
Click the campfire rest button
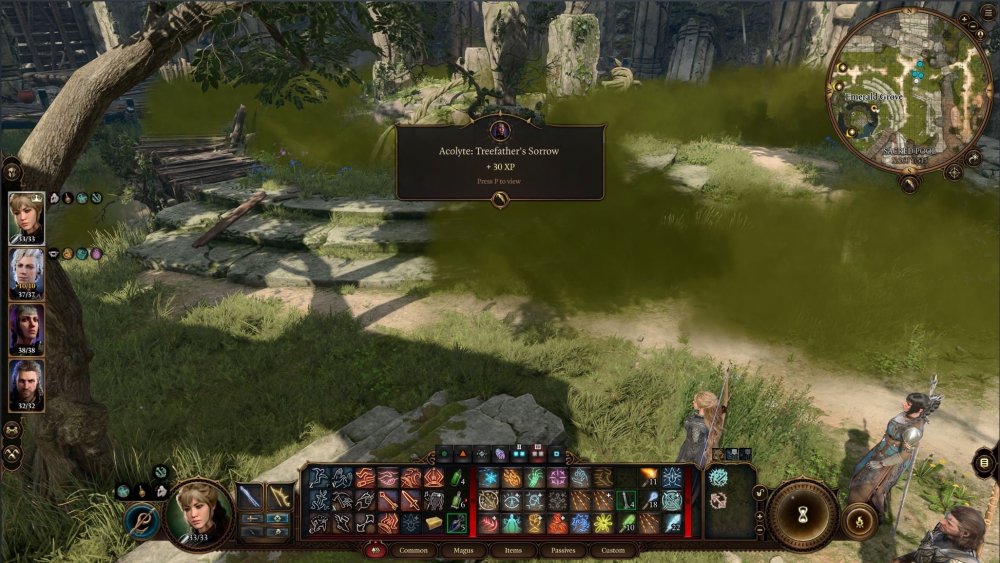click(857, 520)
